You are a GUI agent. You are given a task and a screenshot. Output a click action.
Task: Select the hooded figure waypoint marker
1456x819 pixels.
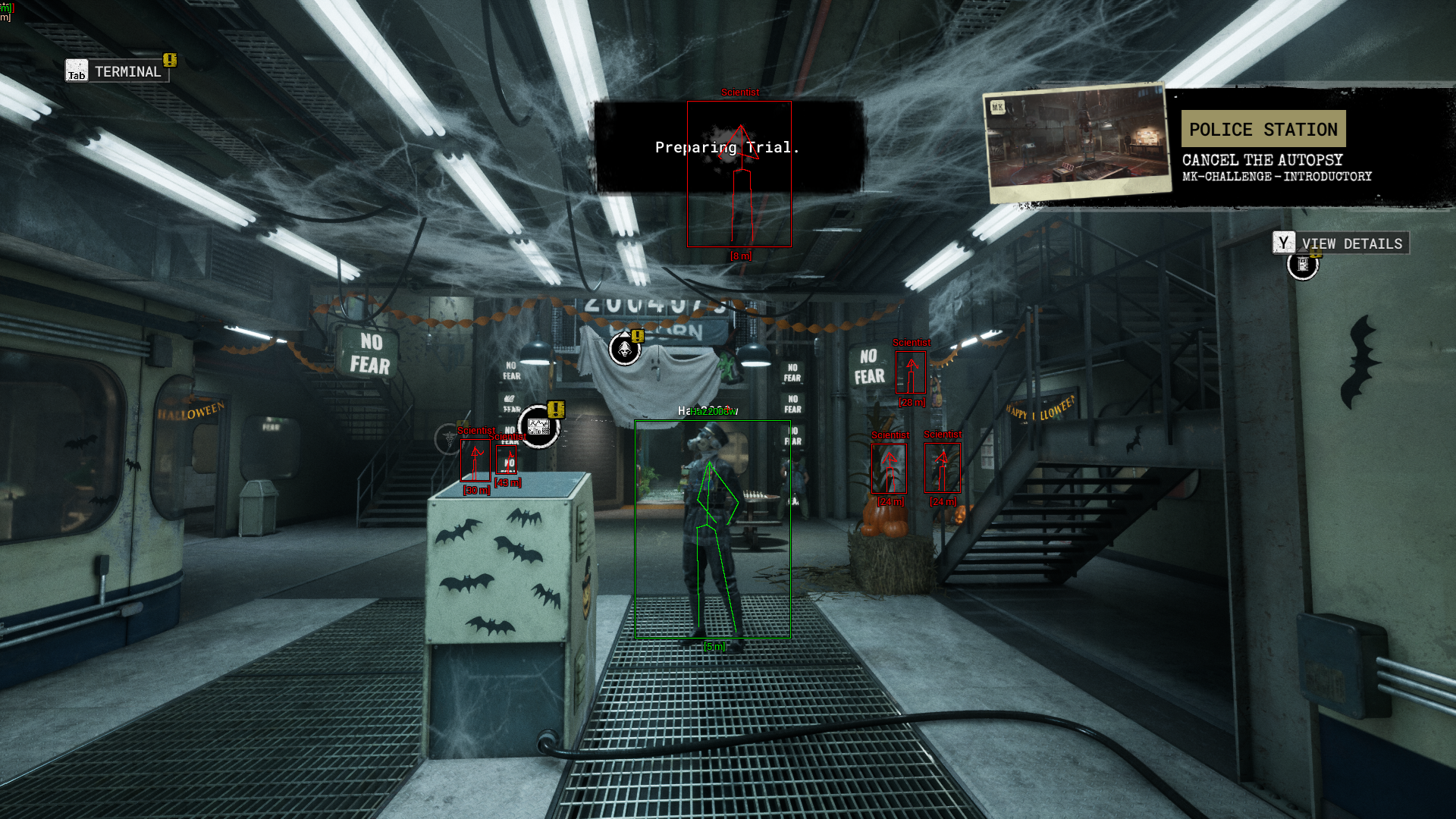[x=625, y=350]
